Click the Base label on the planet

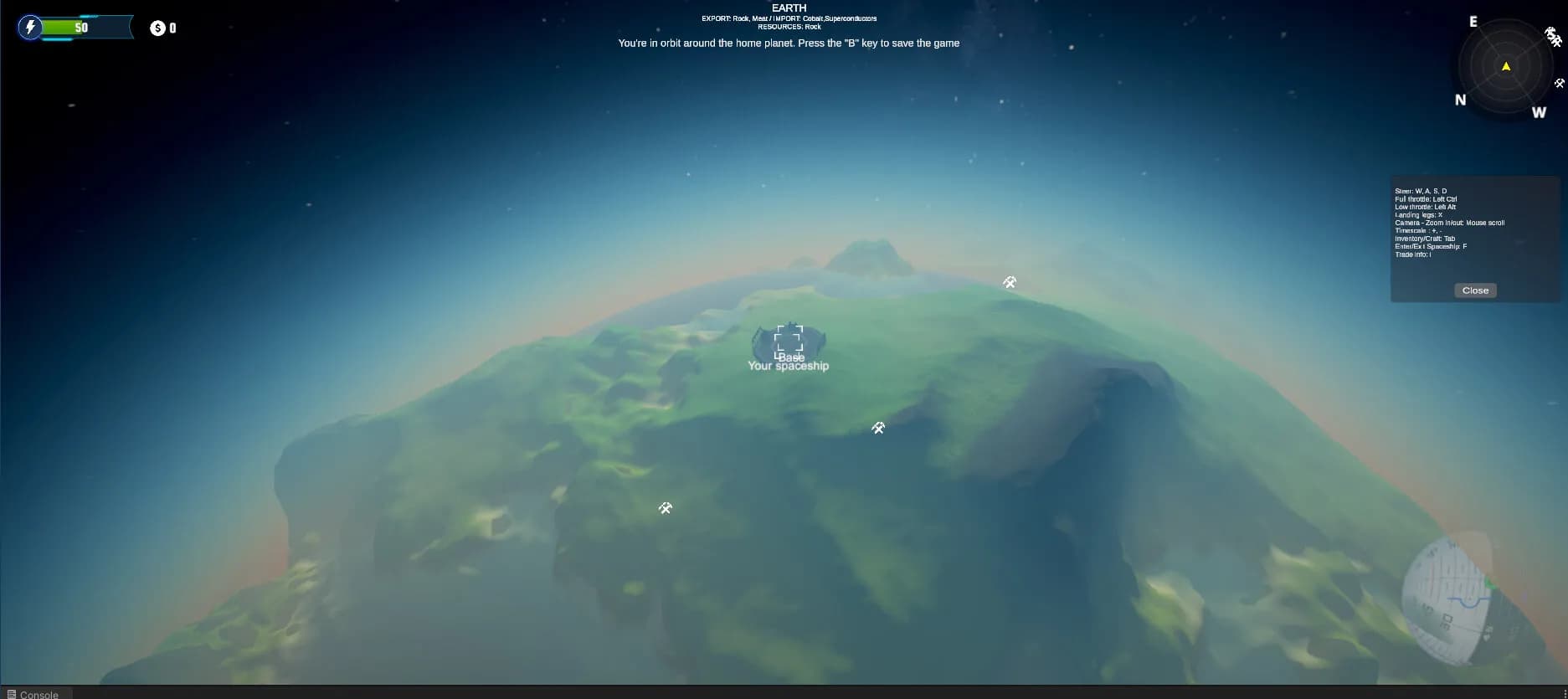click(x=790, y=357)
